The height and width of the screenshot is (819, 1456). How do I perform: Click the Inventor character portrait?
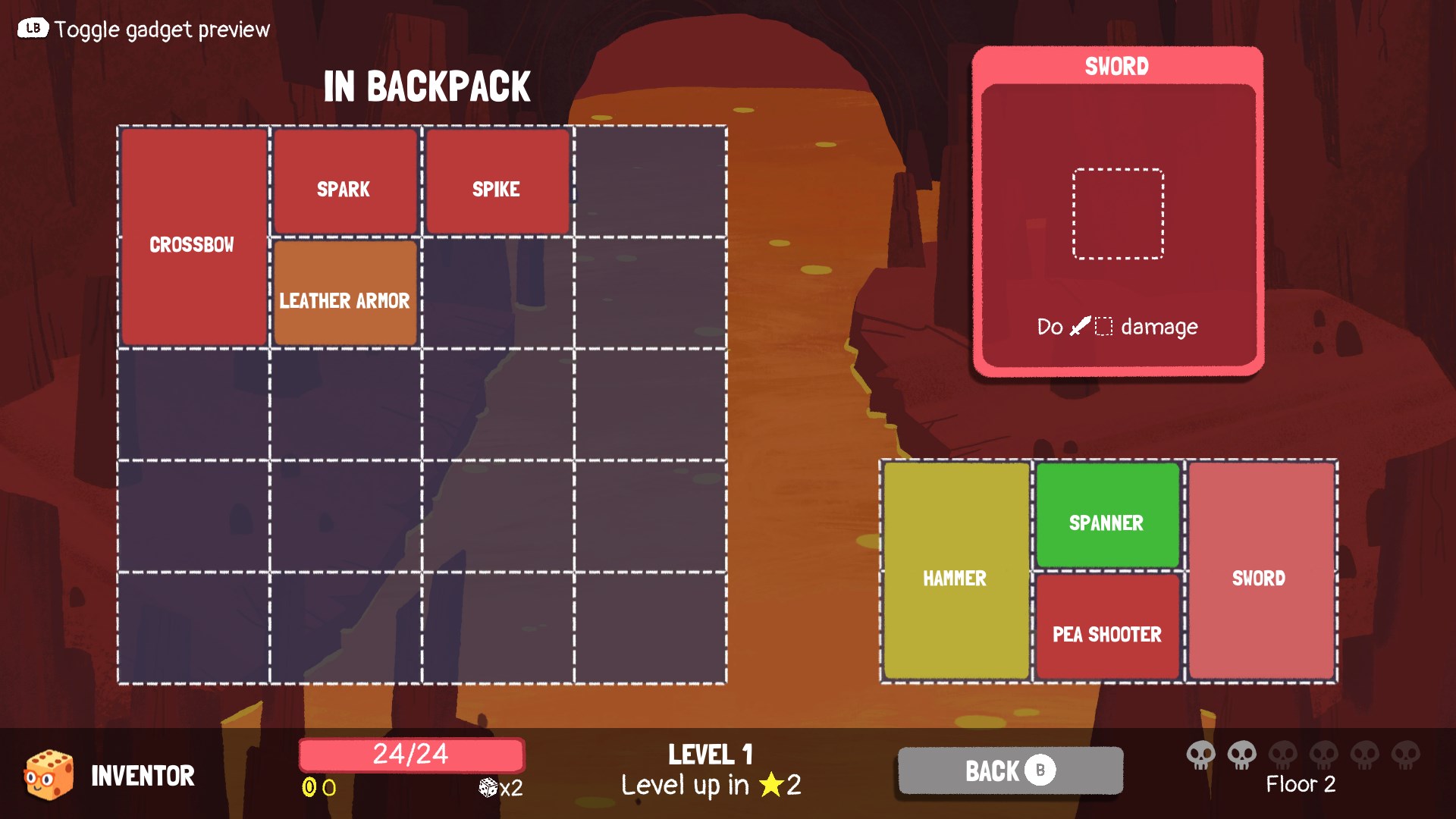tap(47, 773)
